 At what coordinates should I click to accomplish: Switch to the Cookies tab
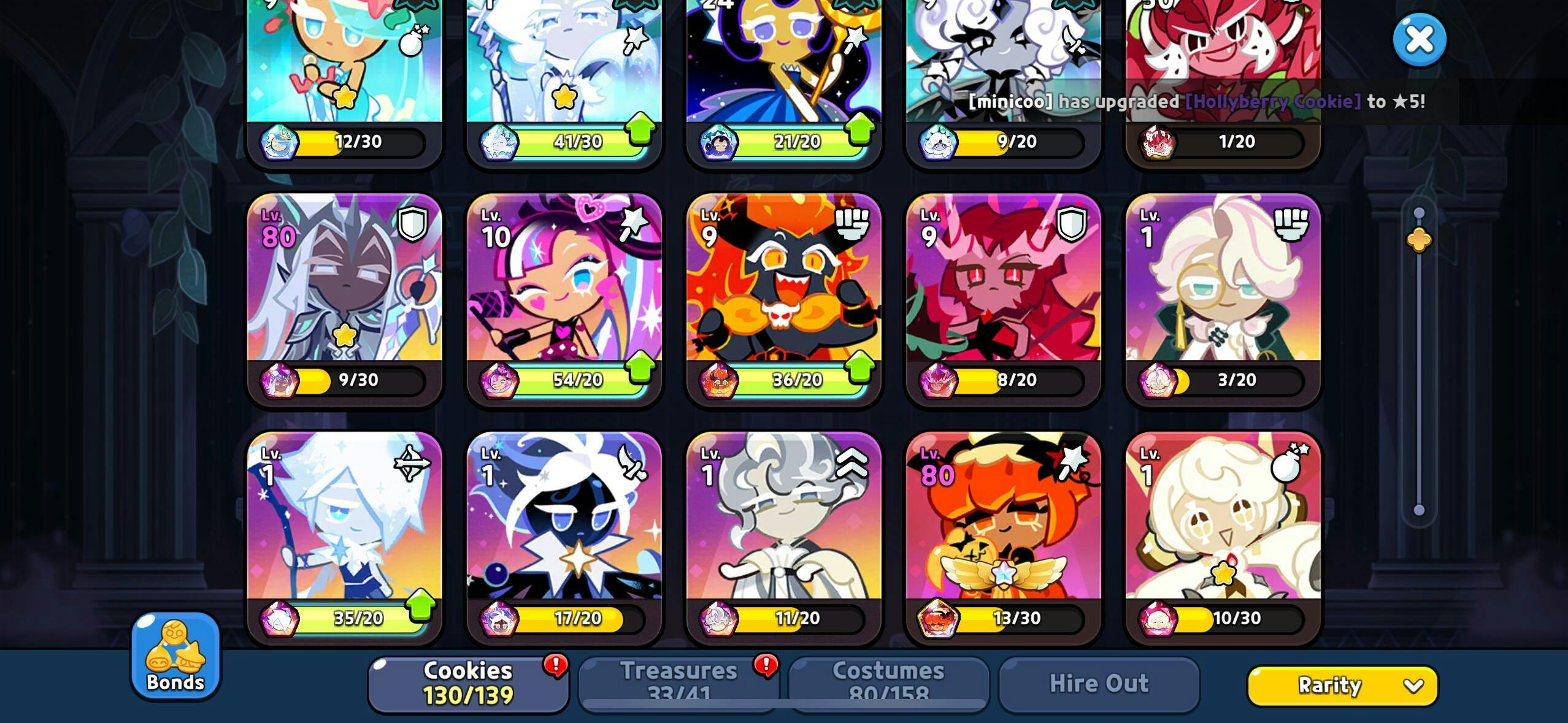pyautogui.click(x=468, y=683)
